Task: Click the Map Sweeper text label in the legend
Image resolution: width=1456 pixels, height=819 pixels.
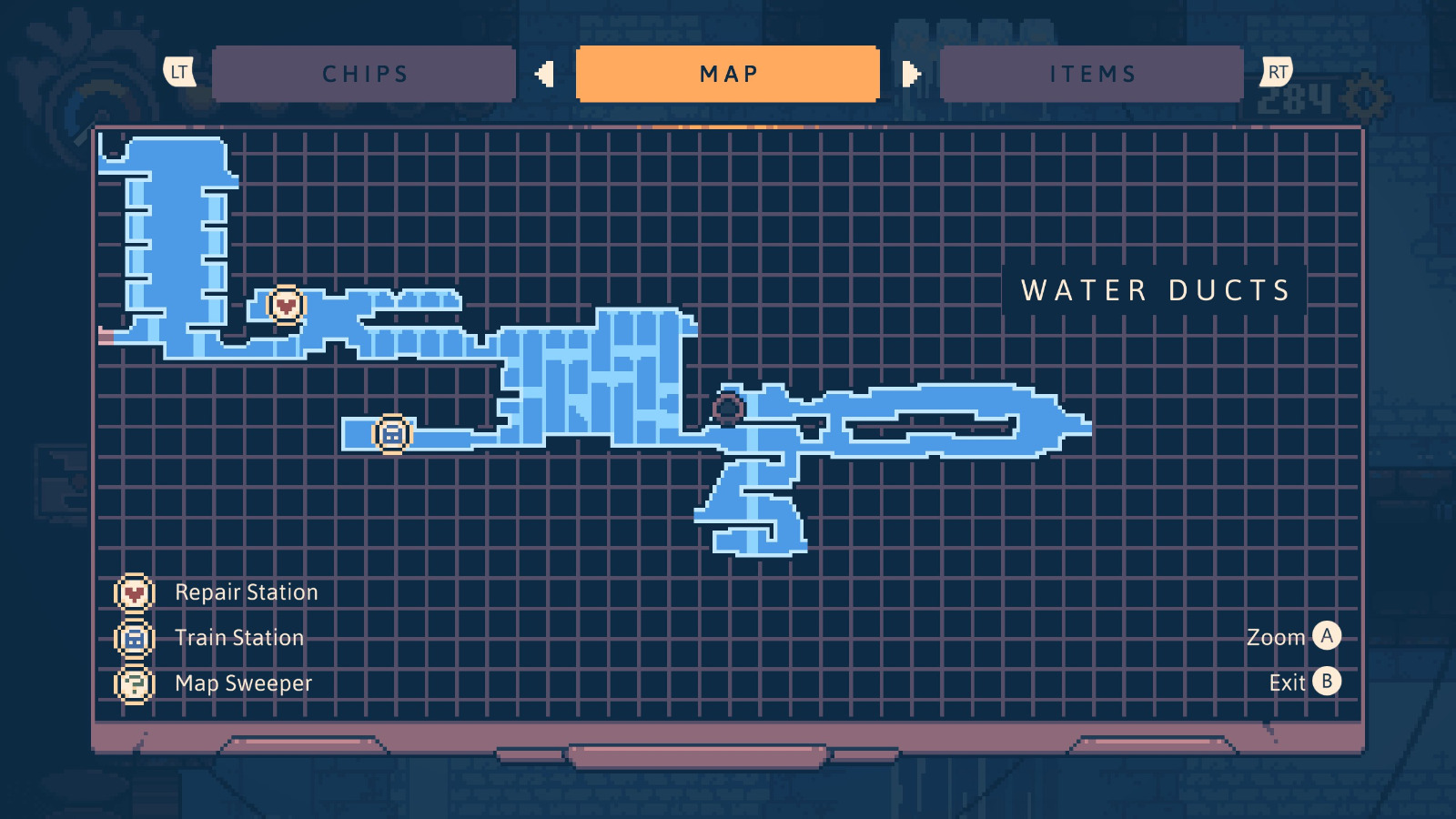Action: pyautogui.click(x=244, y=682)
